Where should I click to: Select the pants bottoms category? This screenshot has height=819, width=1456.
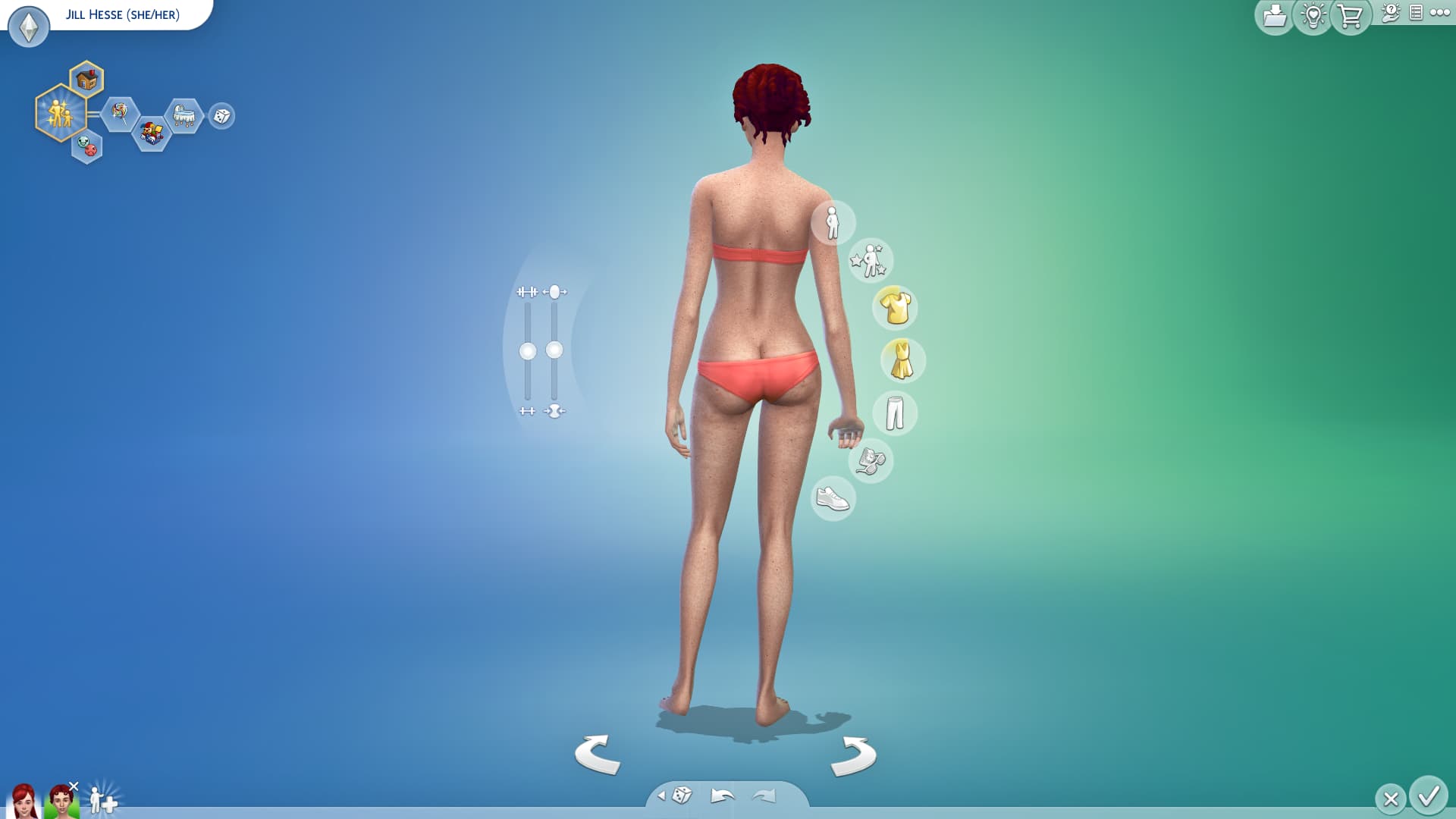pos(895,413)
